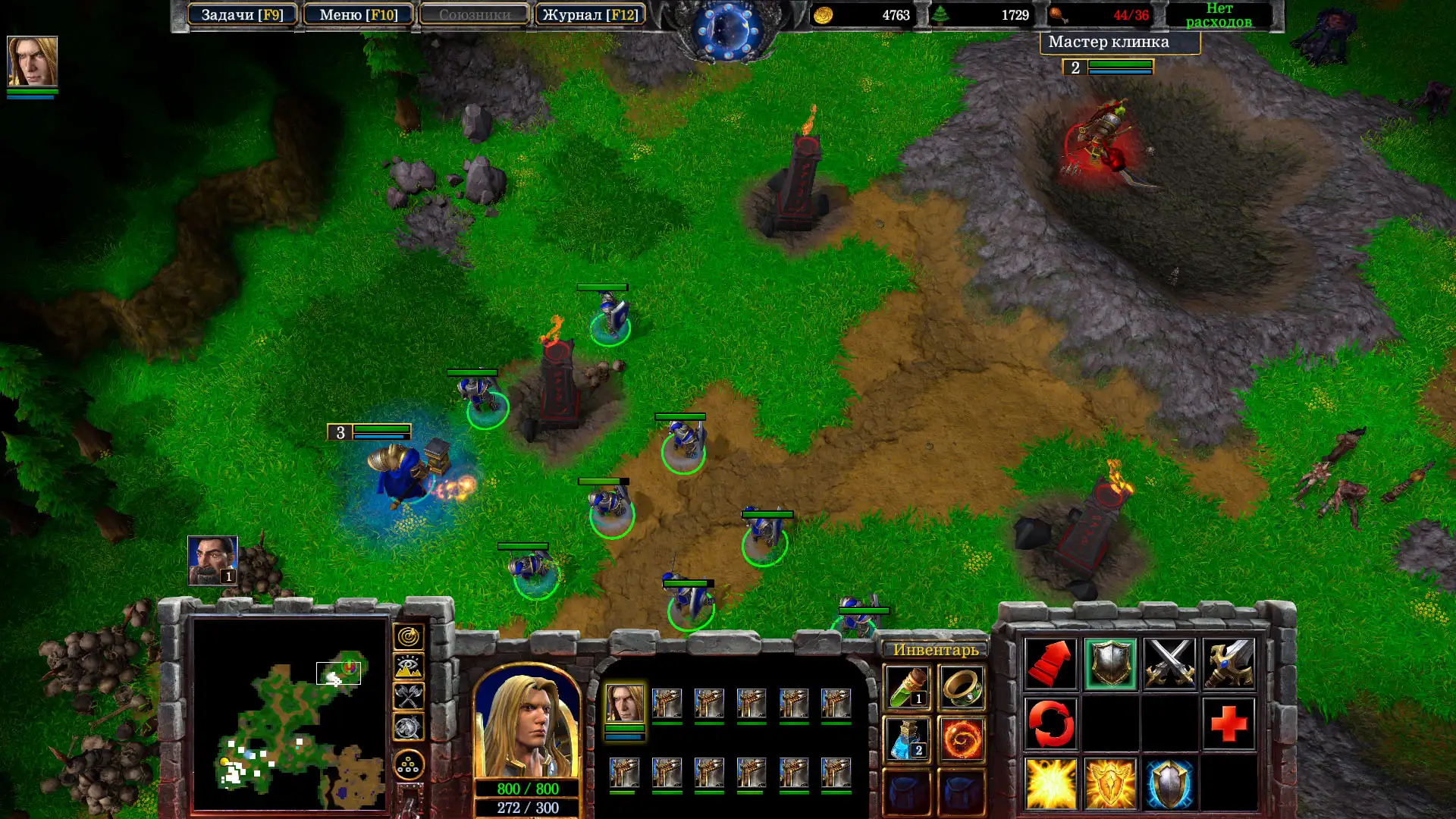The width and height of the screenshot is (1456, 819).
Task: Open the Меню game menu
Action: click(x=358, y=14)
